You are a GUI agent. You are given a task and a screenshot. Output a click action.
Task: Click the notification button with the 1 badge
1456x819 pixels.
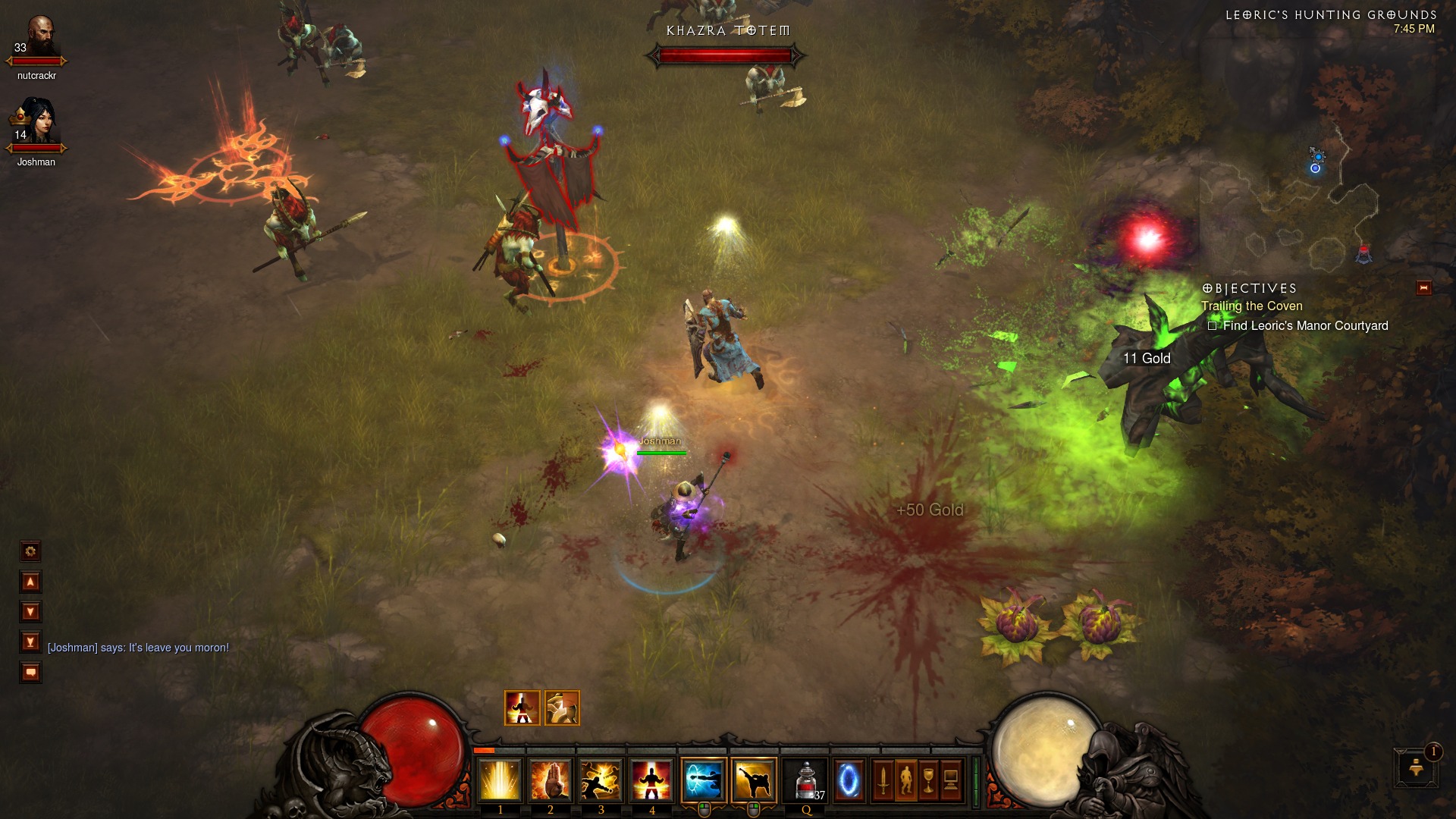click(x=1416, y=767)
